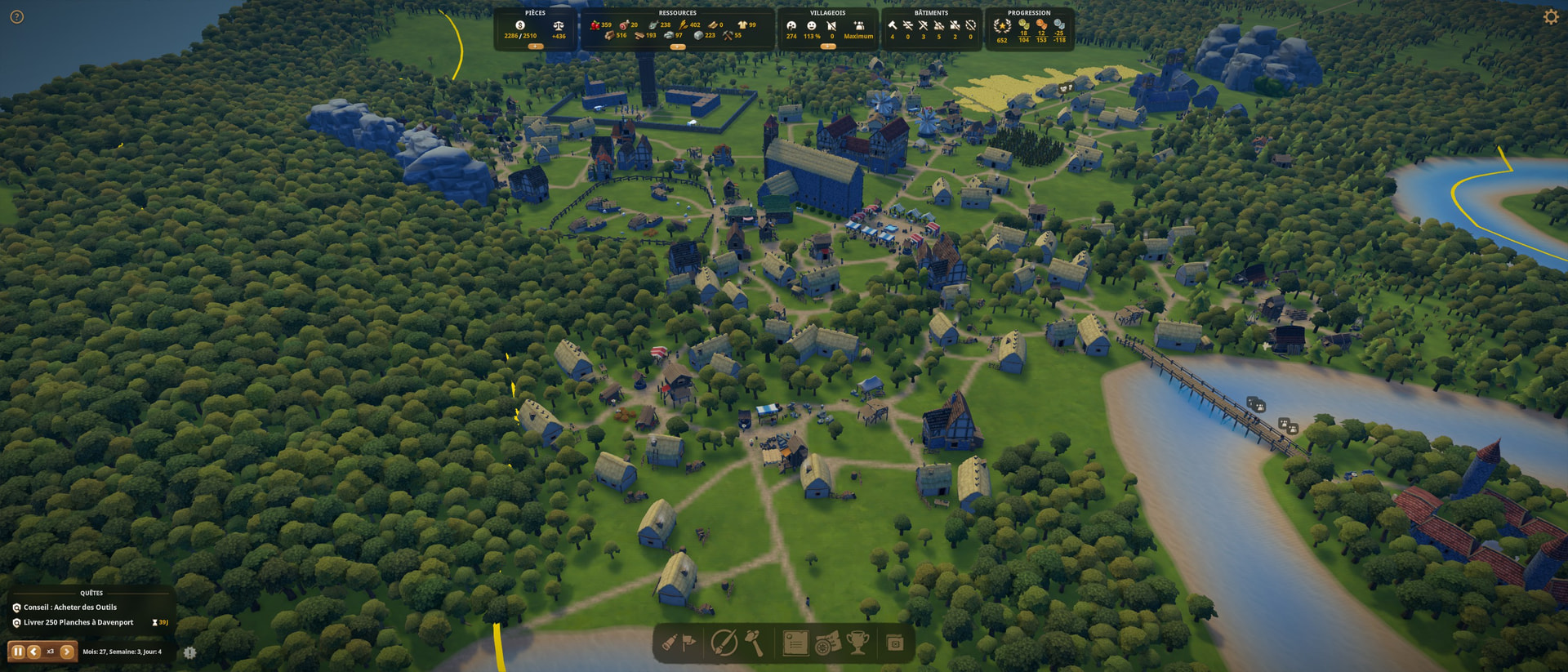
Task: Select quest 'Conseil : Acheter des Outils'
Action: pyautogui.click(x=69, y=607)
